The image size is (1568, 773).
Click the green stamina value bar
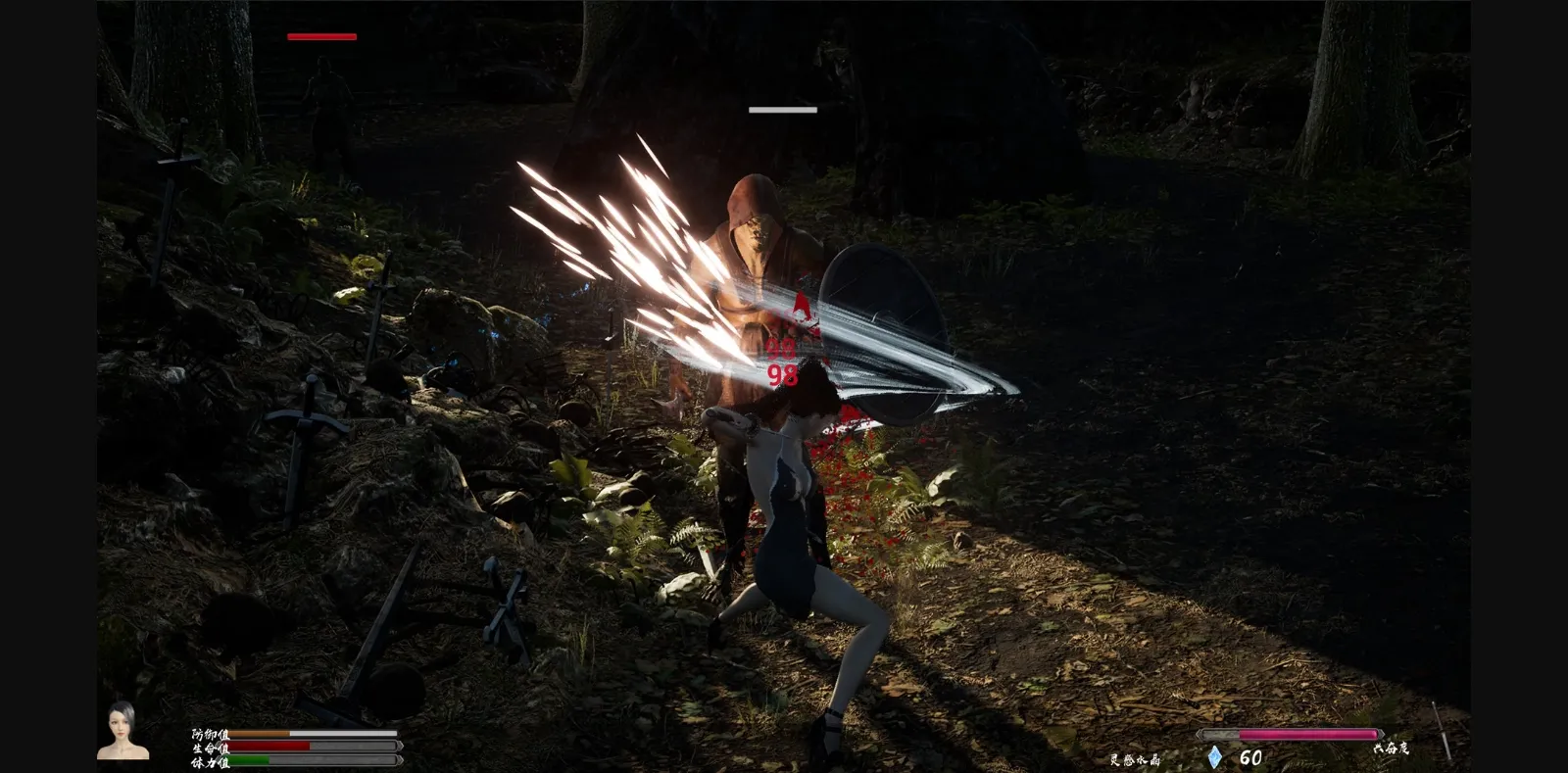point(250,759)
